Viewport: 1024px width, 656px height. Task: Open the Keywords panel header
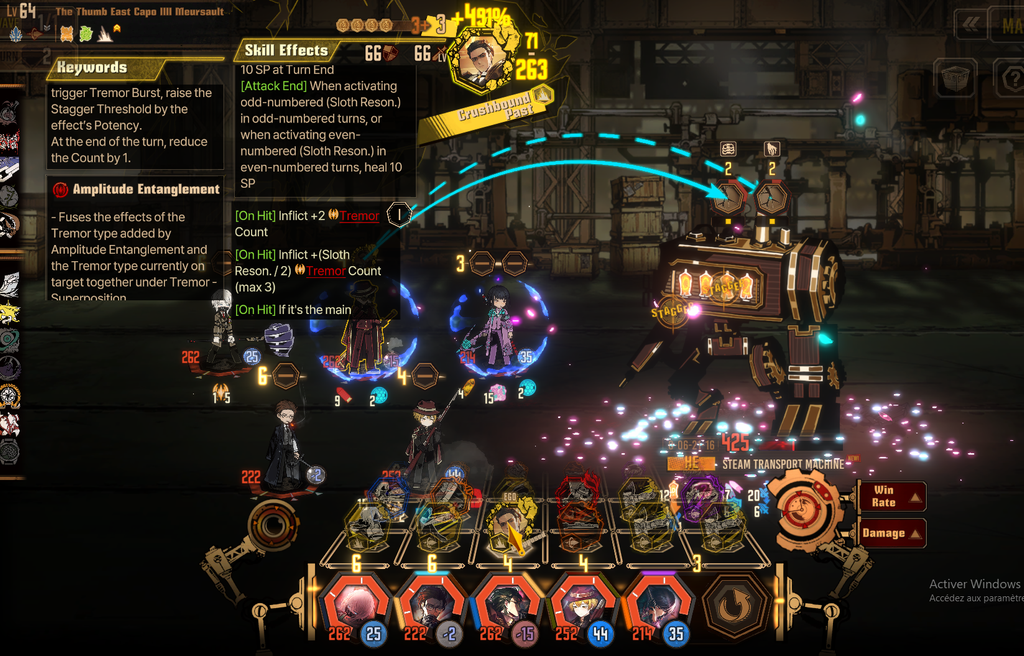[x=92, y=68]
